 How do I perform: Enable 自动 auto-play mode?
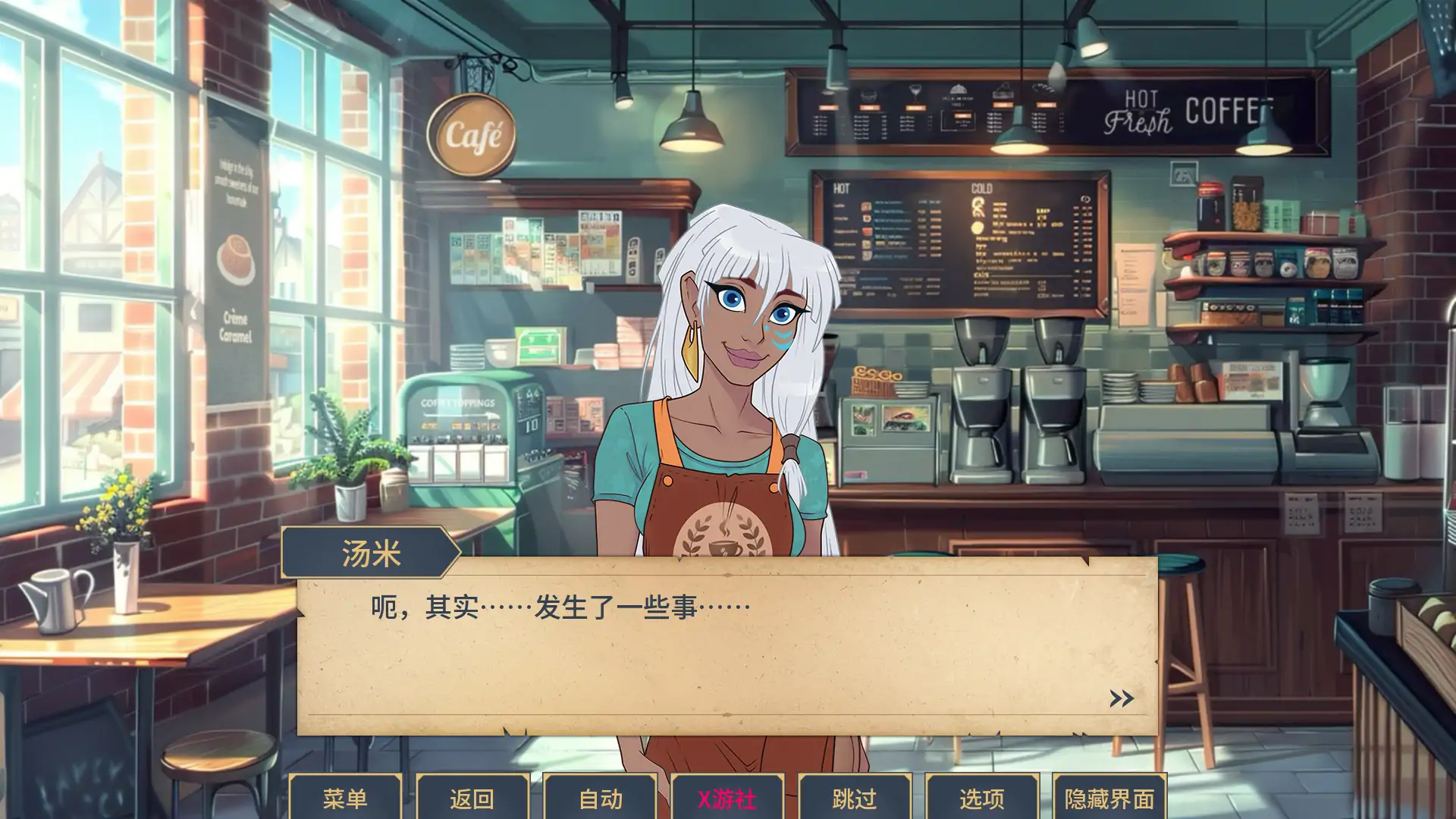pyautogui.click(x=600, y=798)
